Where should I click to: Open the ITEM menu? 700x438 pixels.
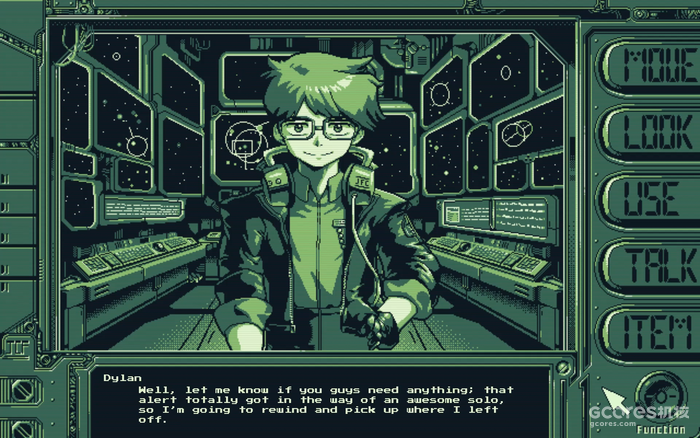655,328
